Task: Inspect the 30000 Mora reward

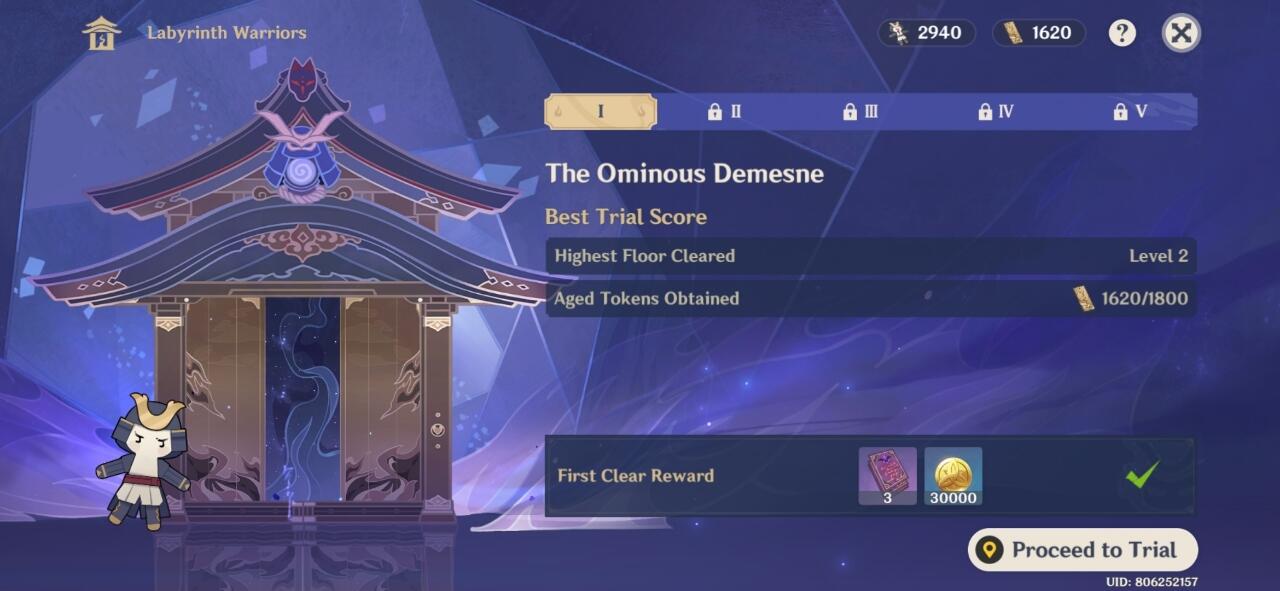Action: (953, 476)
